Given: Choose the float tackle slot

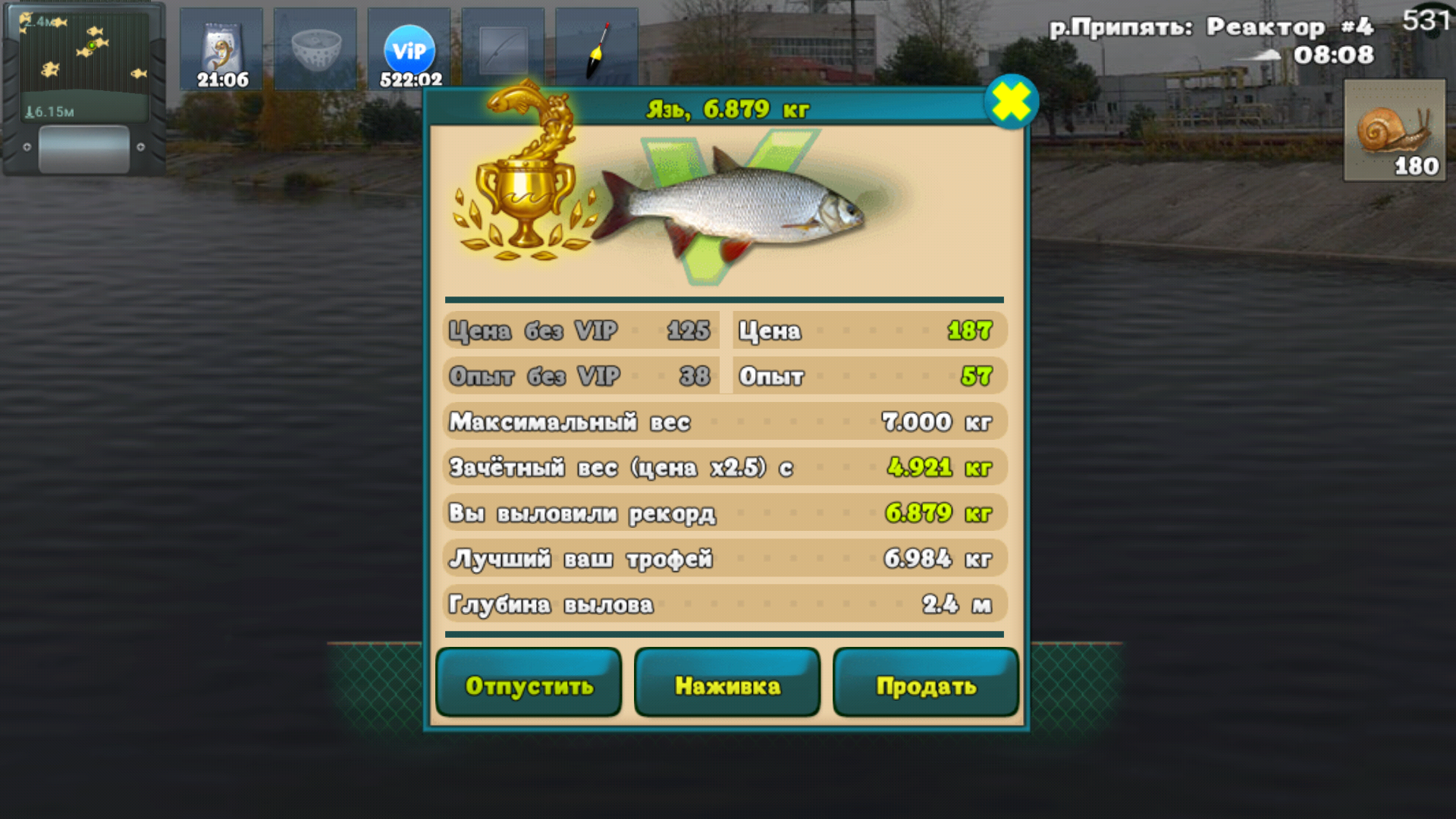Looking at the screenshot, I should pos(597,47).
